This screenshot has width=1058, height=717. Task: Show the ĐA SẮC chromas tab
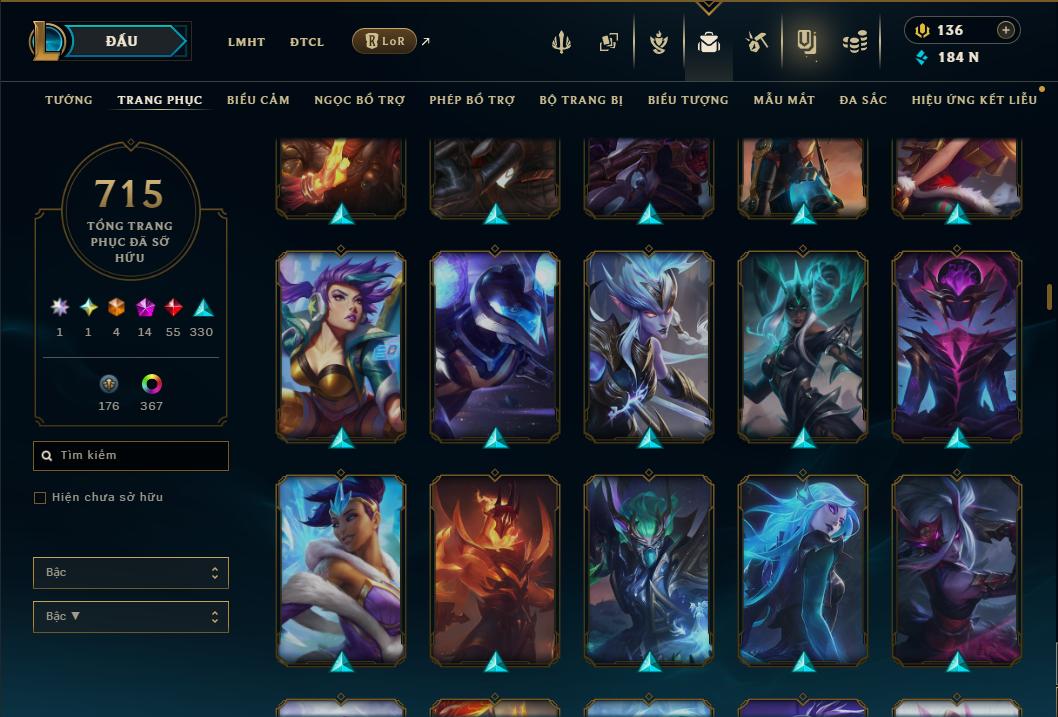(863, 100)
